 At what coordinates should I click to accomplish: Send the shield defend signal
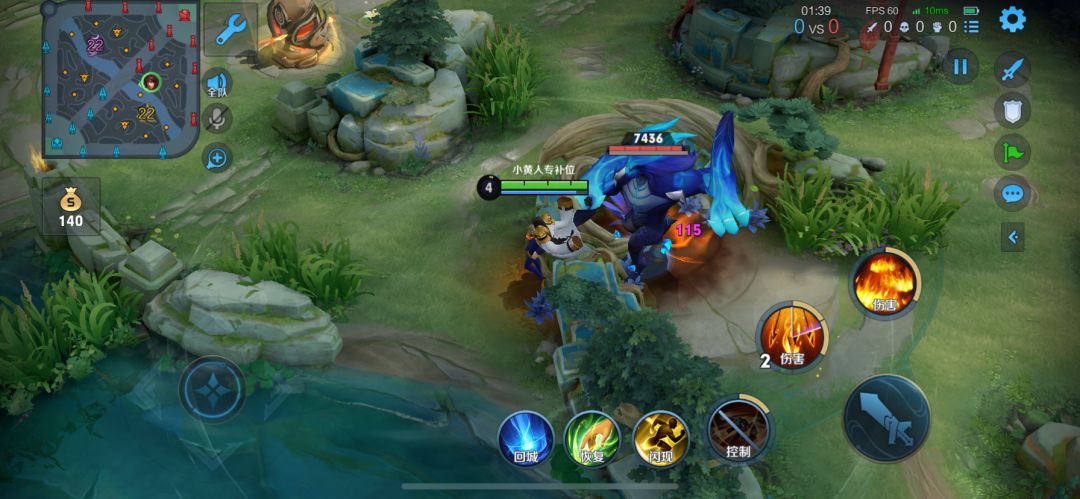coord(1012,110)
